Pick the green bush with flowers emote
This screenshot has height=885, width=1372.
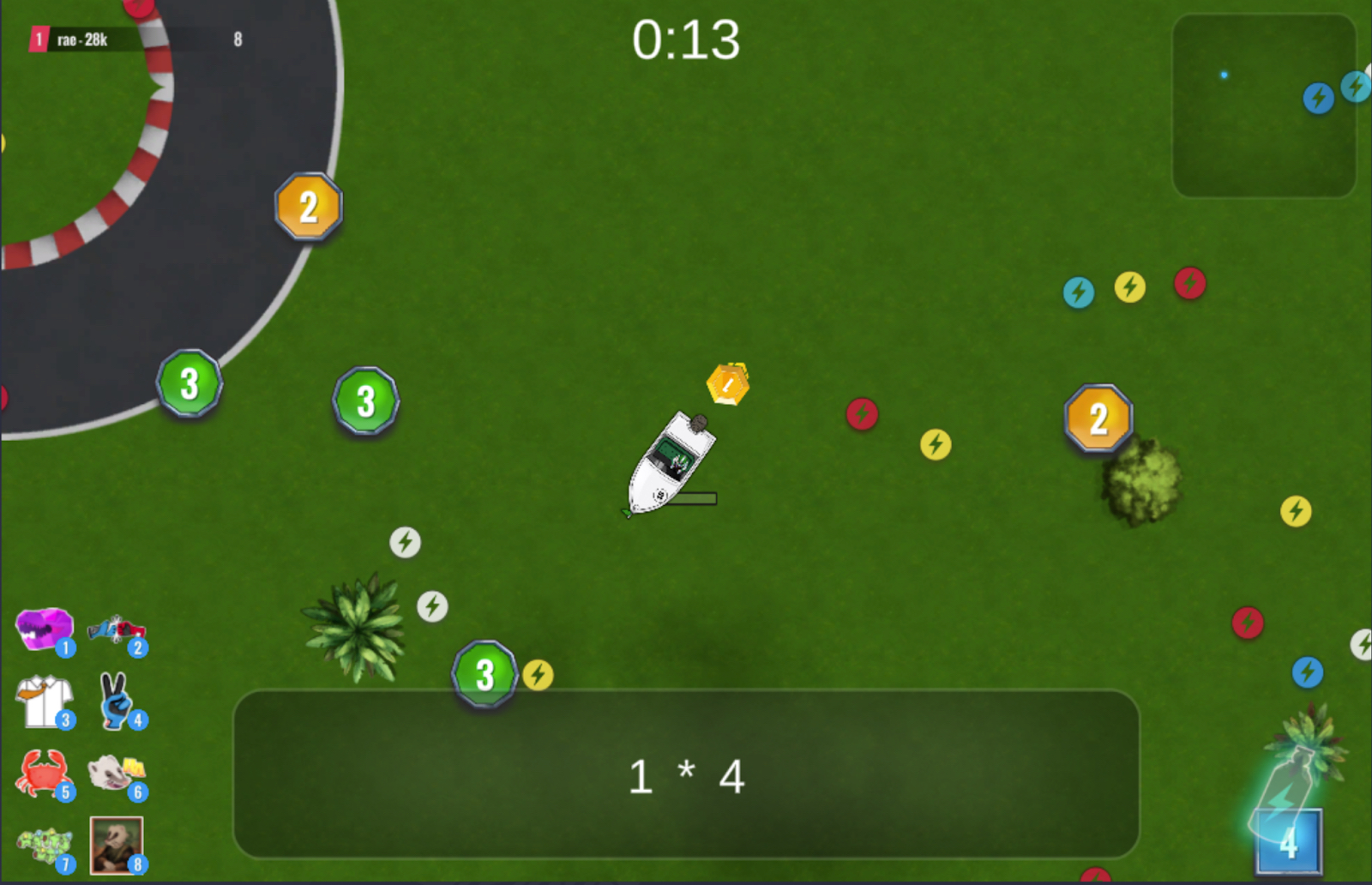pyautogui.click(x=45, y=846)
